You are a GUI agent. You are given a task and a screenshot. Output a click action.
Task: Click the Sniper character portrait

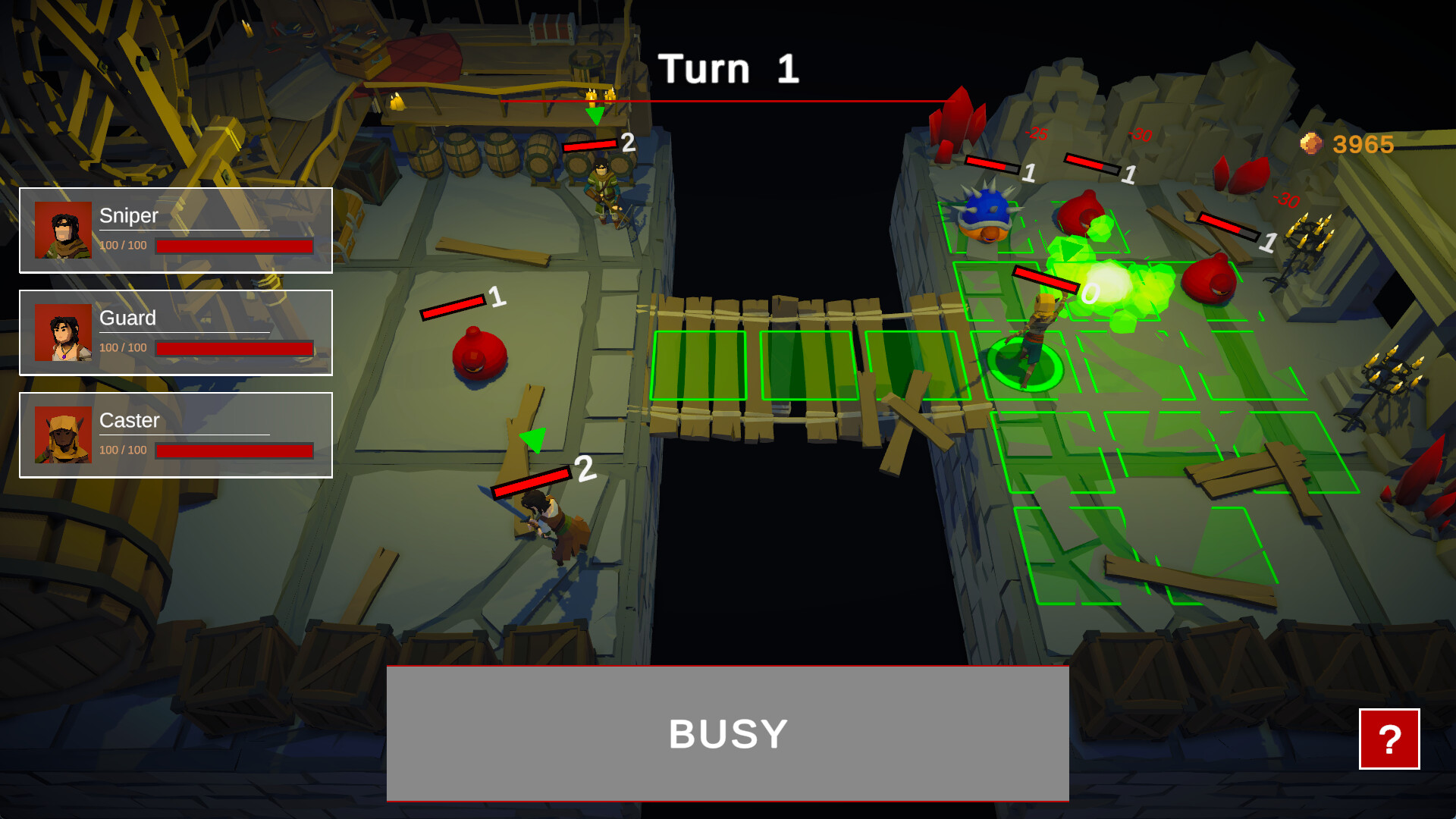click(64, 227)
